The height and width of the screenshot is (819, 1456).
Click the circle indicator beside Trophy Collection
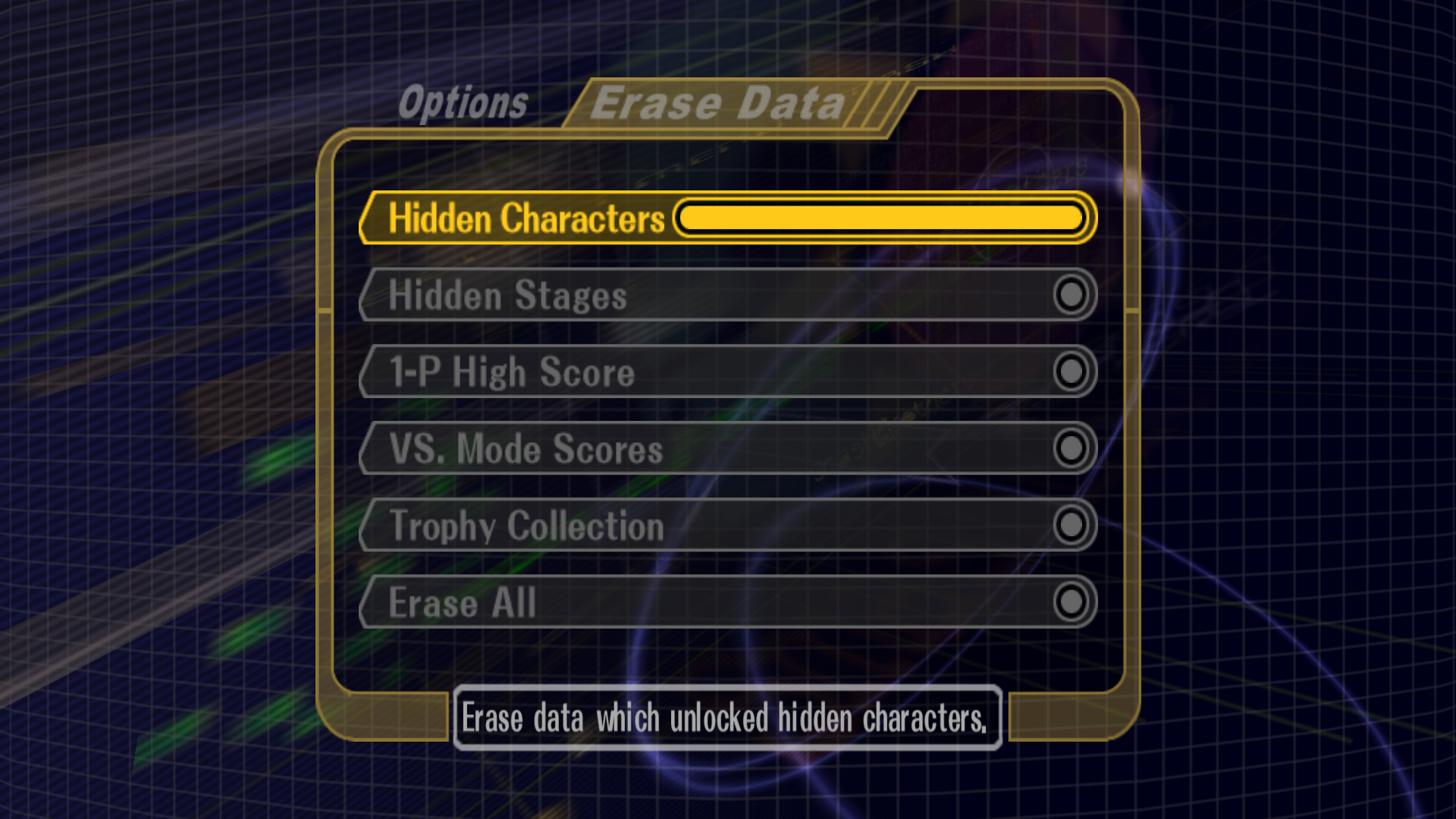1072,526
